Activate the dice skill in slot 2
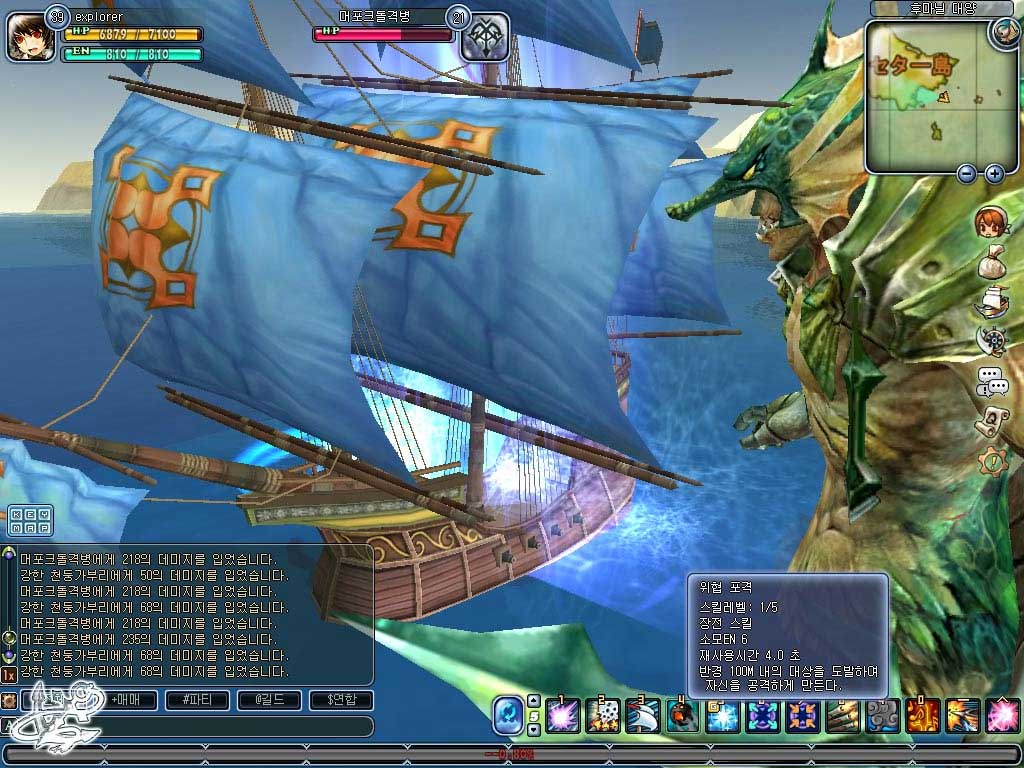 (602, 716)
